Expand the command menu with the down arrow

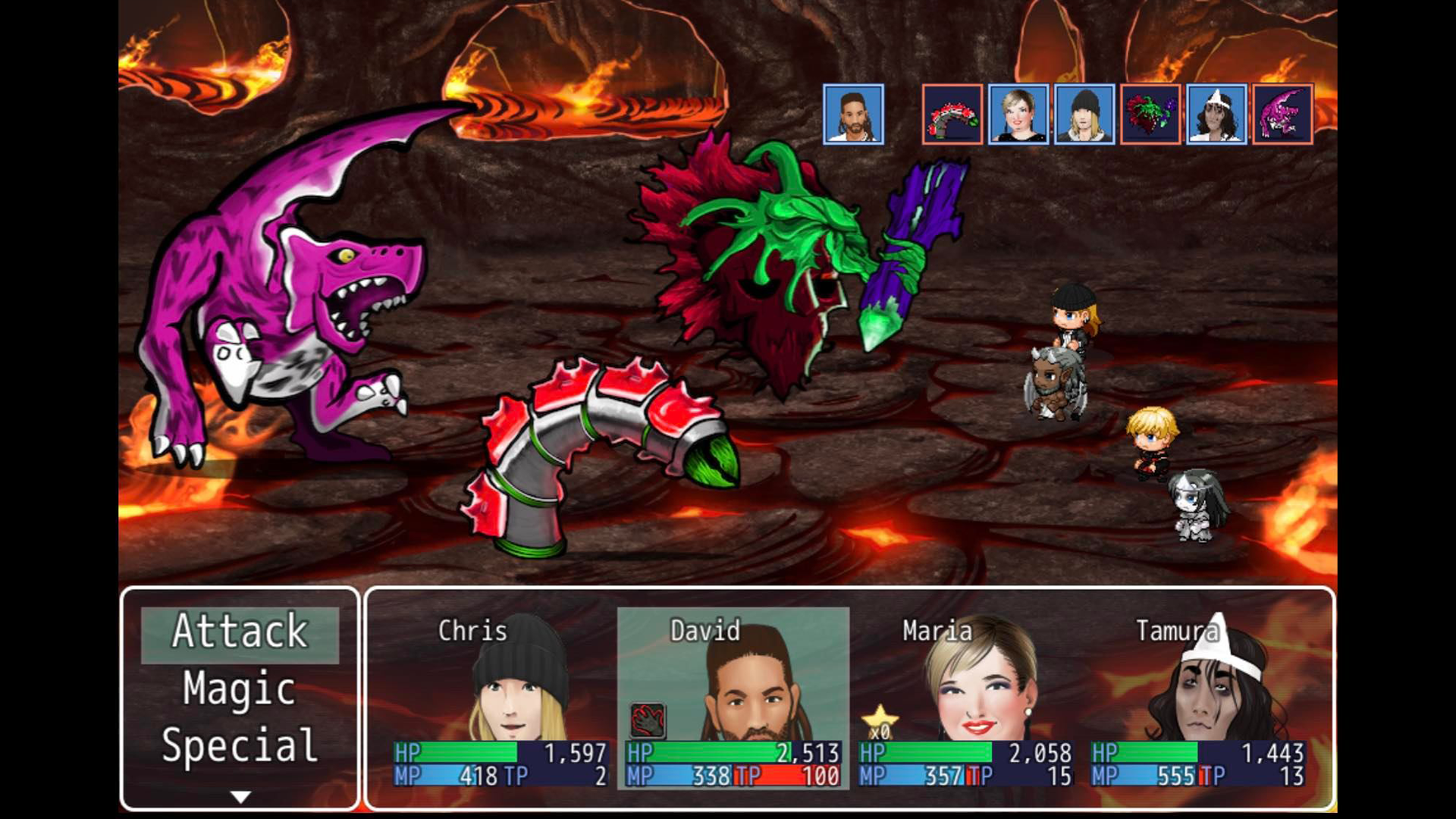[x=241, y=795]
